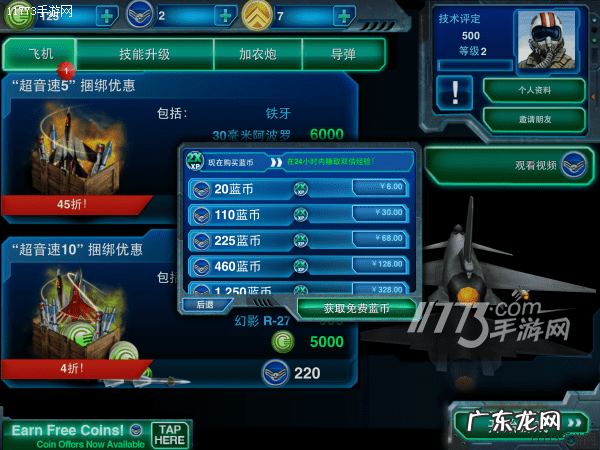Screen dimensions: 600x450
Task: Get free blue coins via 获取免费蓝币
Action: (355, 308)
